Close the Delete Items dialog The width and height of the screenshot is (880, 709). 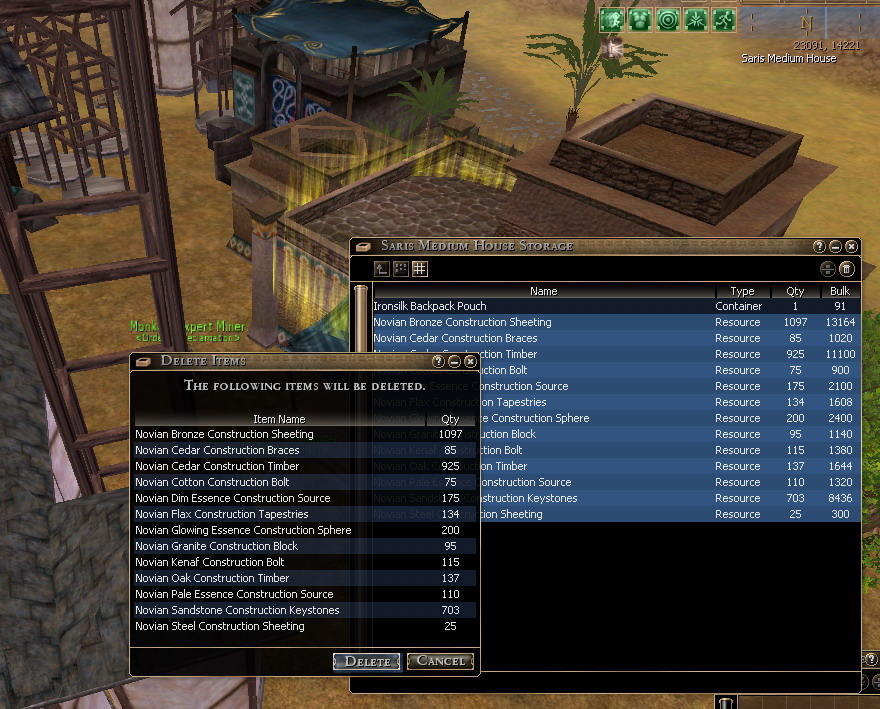tap(470, 361)
